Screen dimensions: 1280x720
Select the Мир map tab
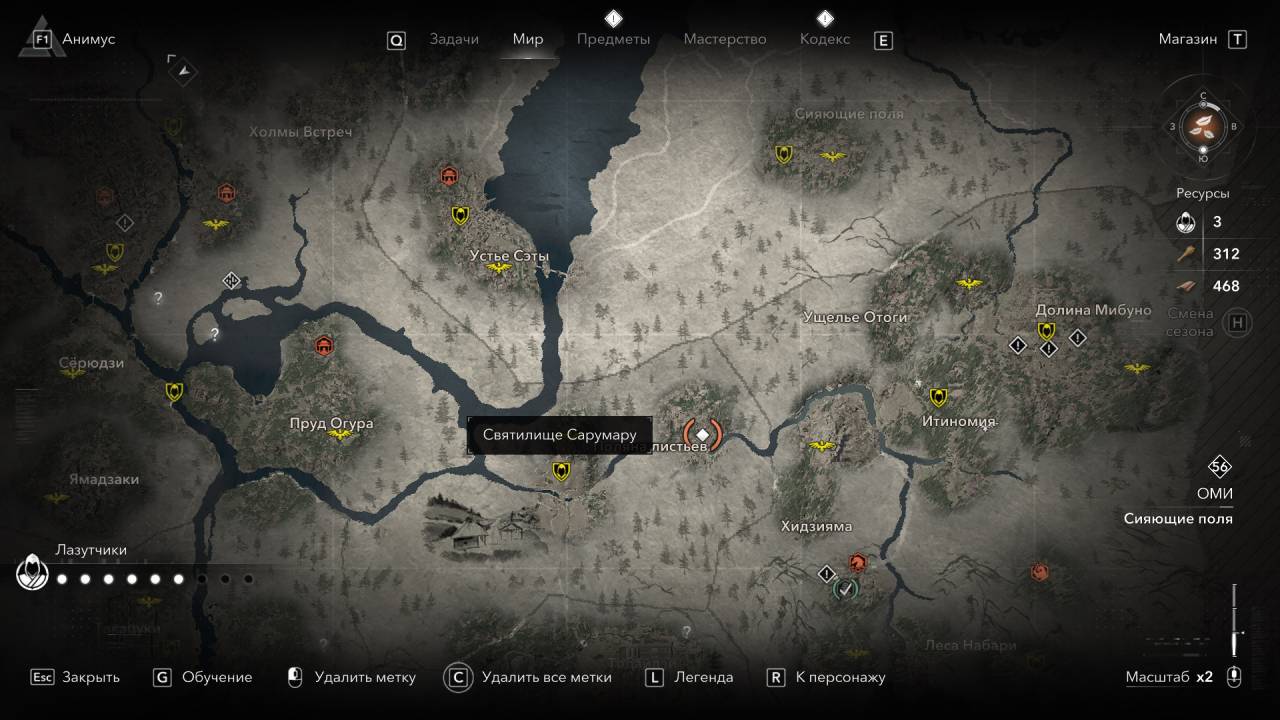[x=528, y=39]
